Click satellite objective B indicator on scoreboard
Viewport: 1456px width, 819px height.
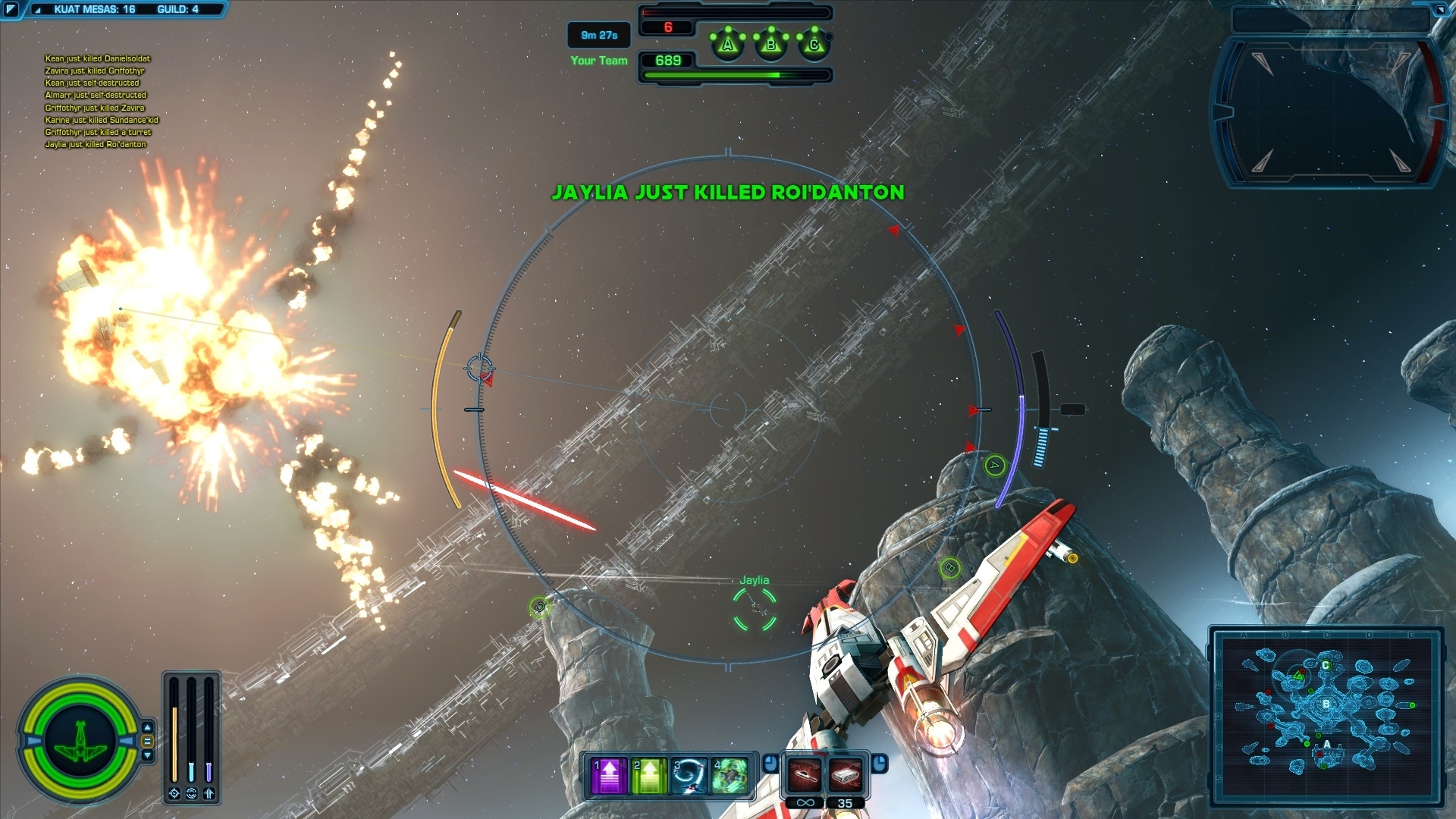(771, 45)
